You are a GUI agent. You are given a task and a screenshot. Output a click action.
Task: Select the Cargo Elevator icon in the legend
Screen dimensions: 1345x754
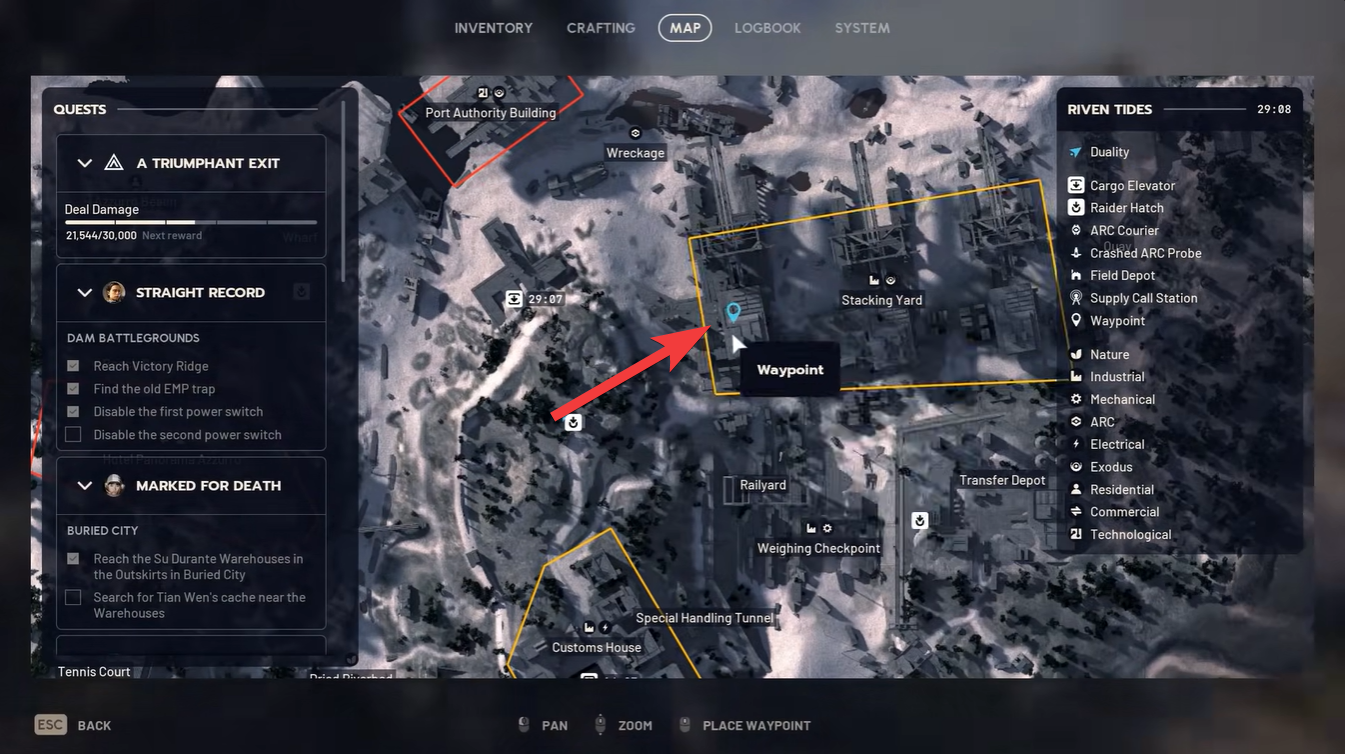click(x=1074, y=184)
